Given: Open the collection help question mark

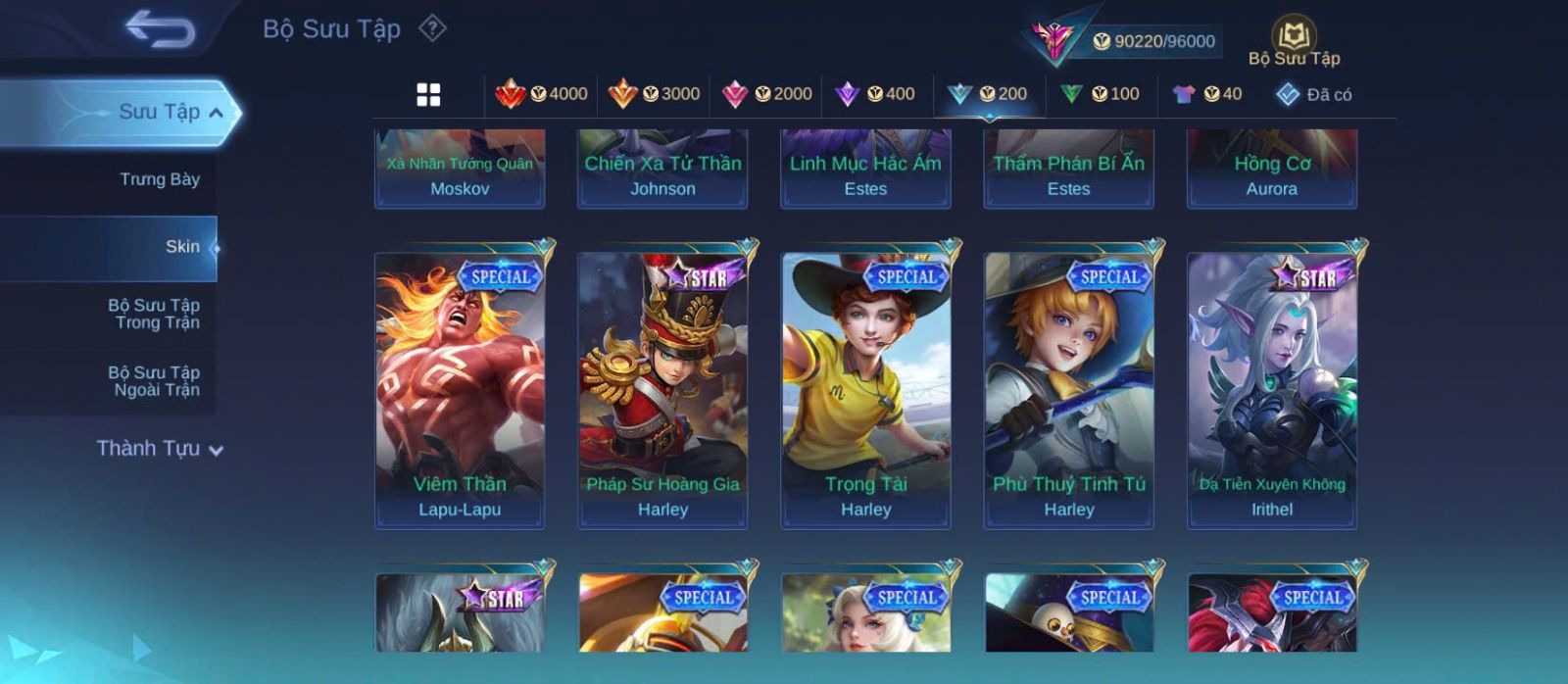Looking at the screenshot, I should tap(432, 28).
